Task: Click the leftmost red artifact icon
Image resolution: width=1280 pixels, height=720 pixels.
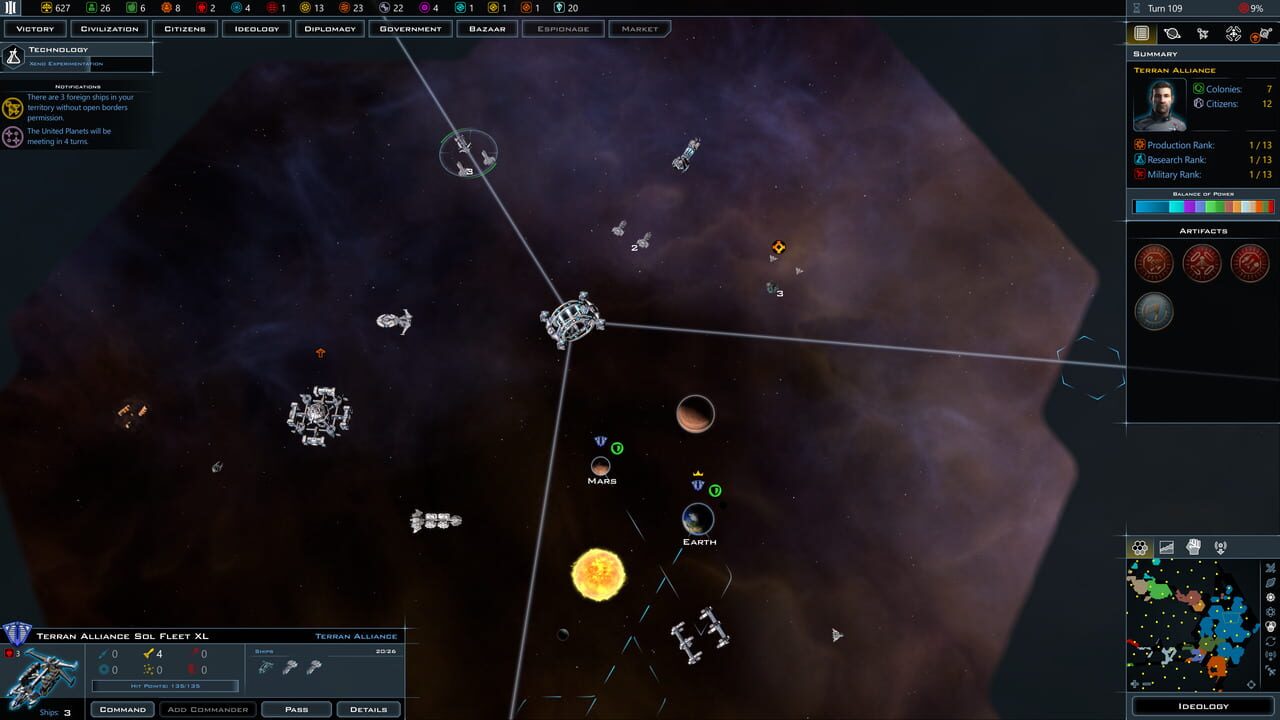Action: pyautogui.click(x=1154, y=262)
